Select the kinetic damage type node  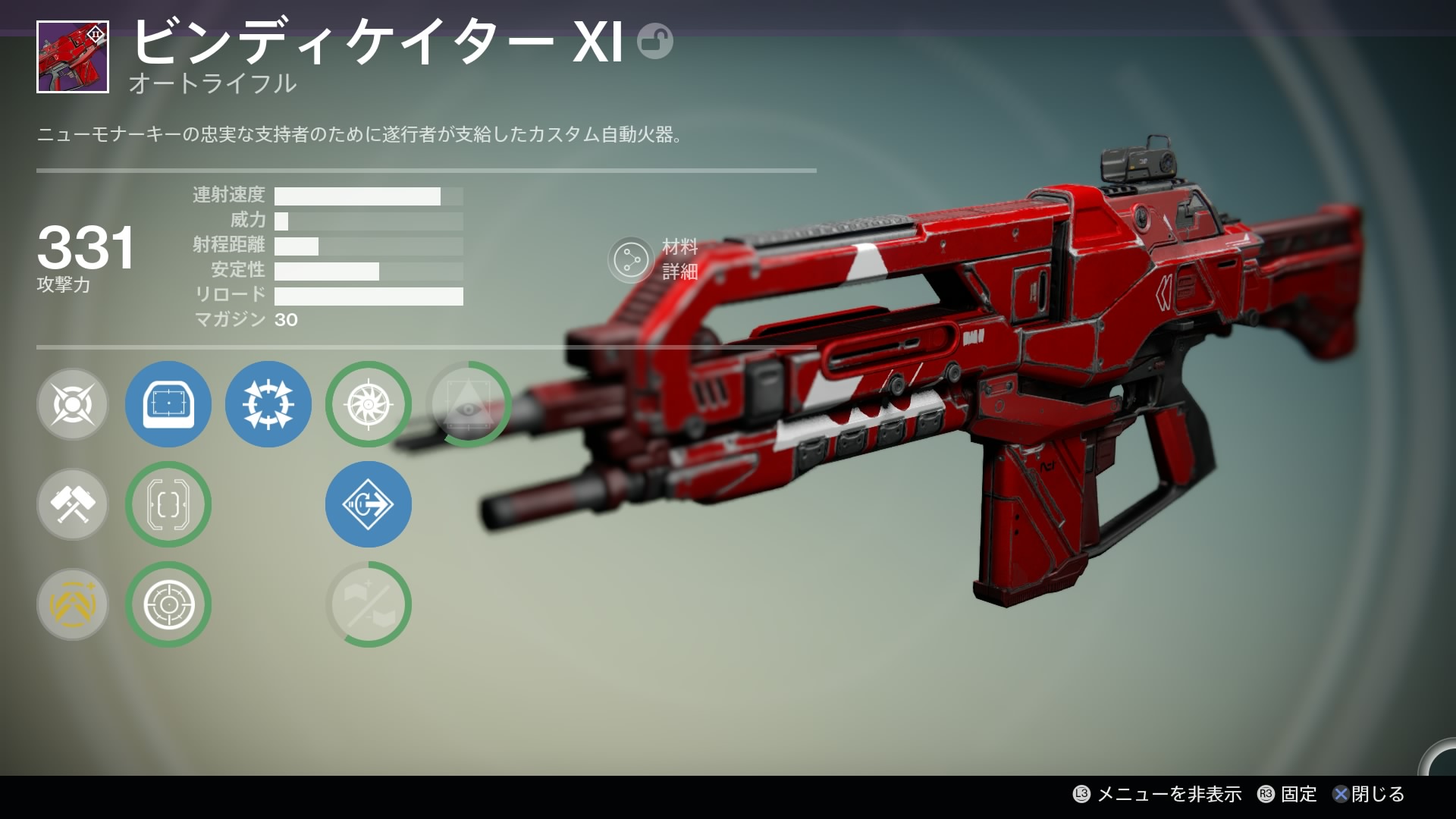click(x=73, y=404)
